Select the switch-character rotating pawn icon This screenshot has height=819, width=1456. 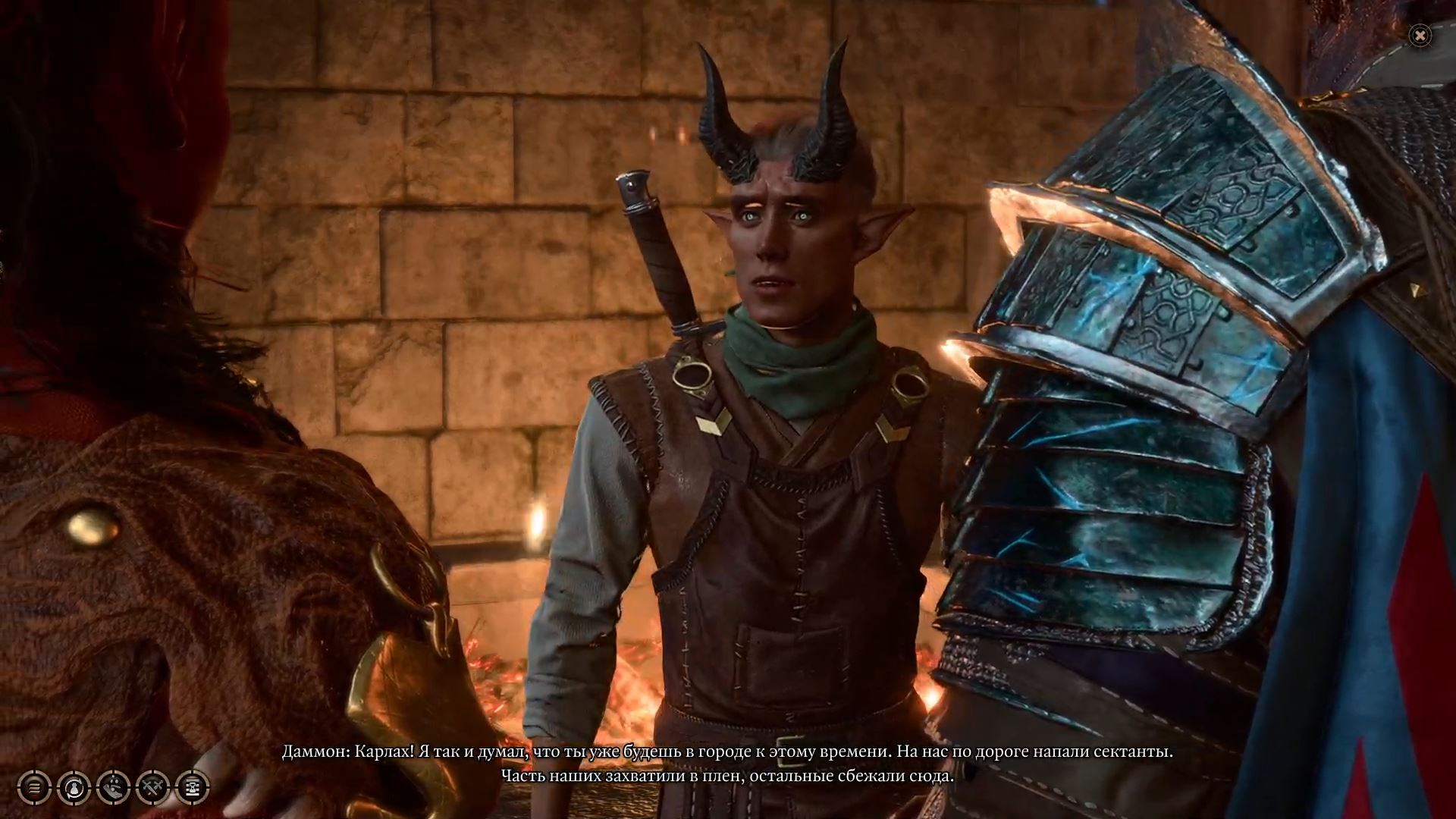pos(74,787)
